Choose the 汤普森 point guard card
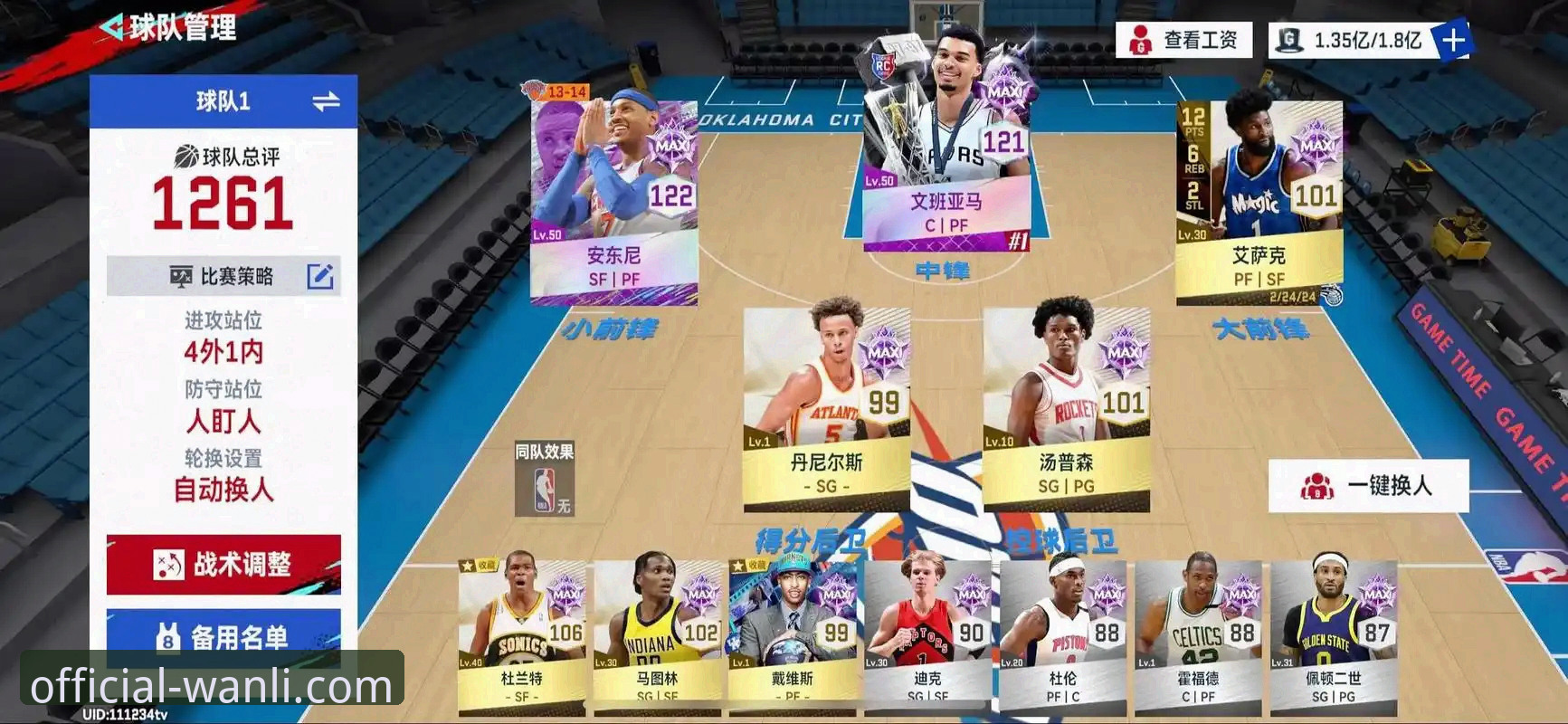This screenshot has height=724, width=1568. tap(1066, 407)
